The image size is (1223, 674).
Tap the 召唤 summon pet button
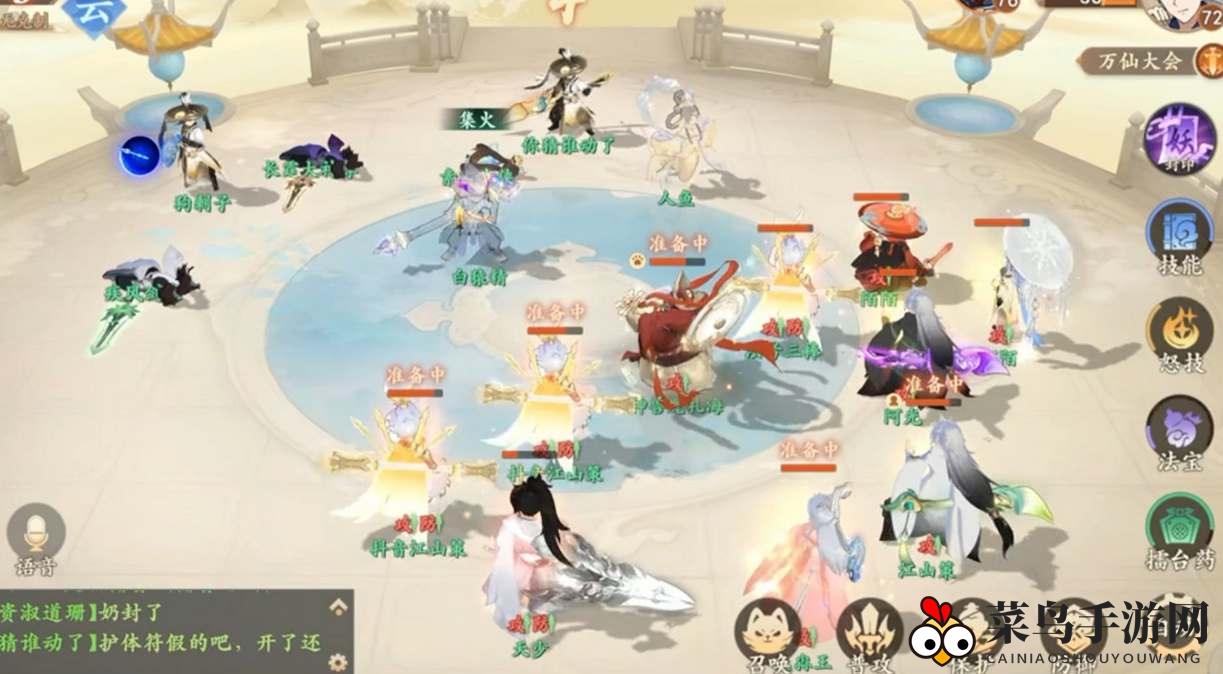click(x=767, y=630)
